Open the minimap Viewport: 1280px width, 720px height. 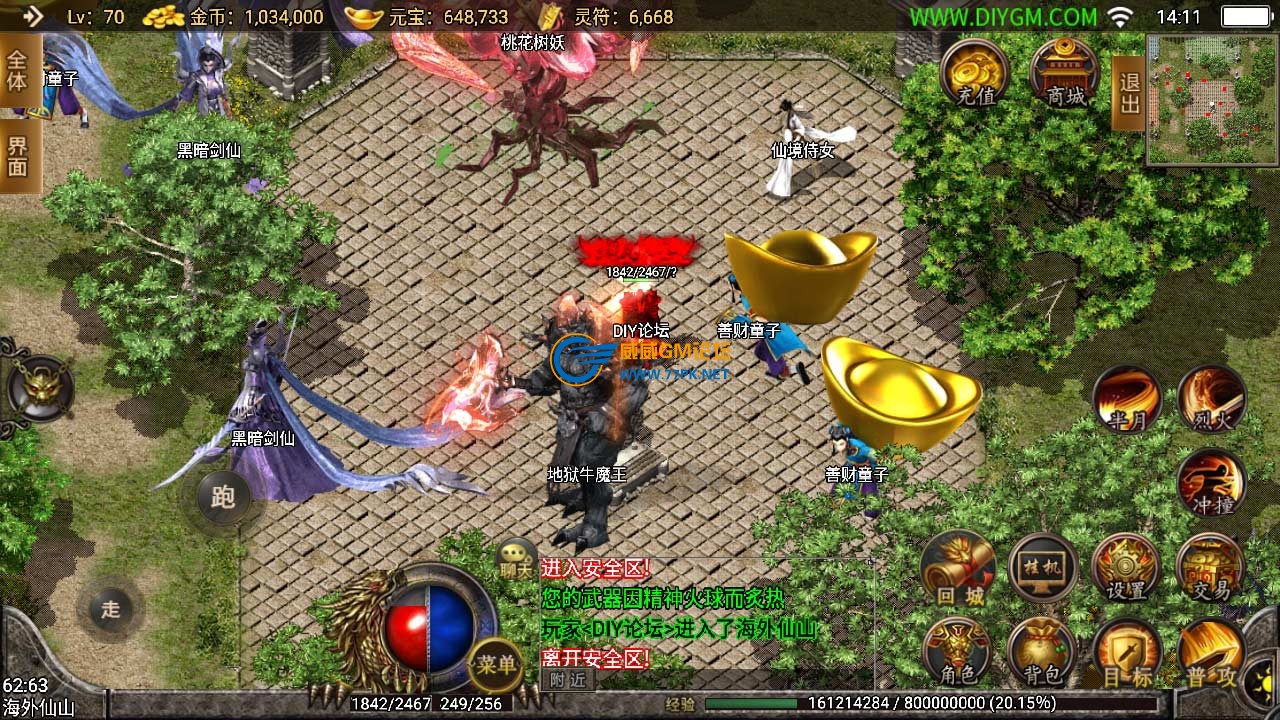(x=1212, y=99)
